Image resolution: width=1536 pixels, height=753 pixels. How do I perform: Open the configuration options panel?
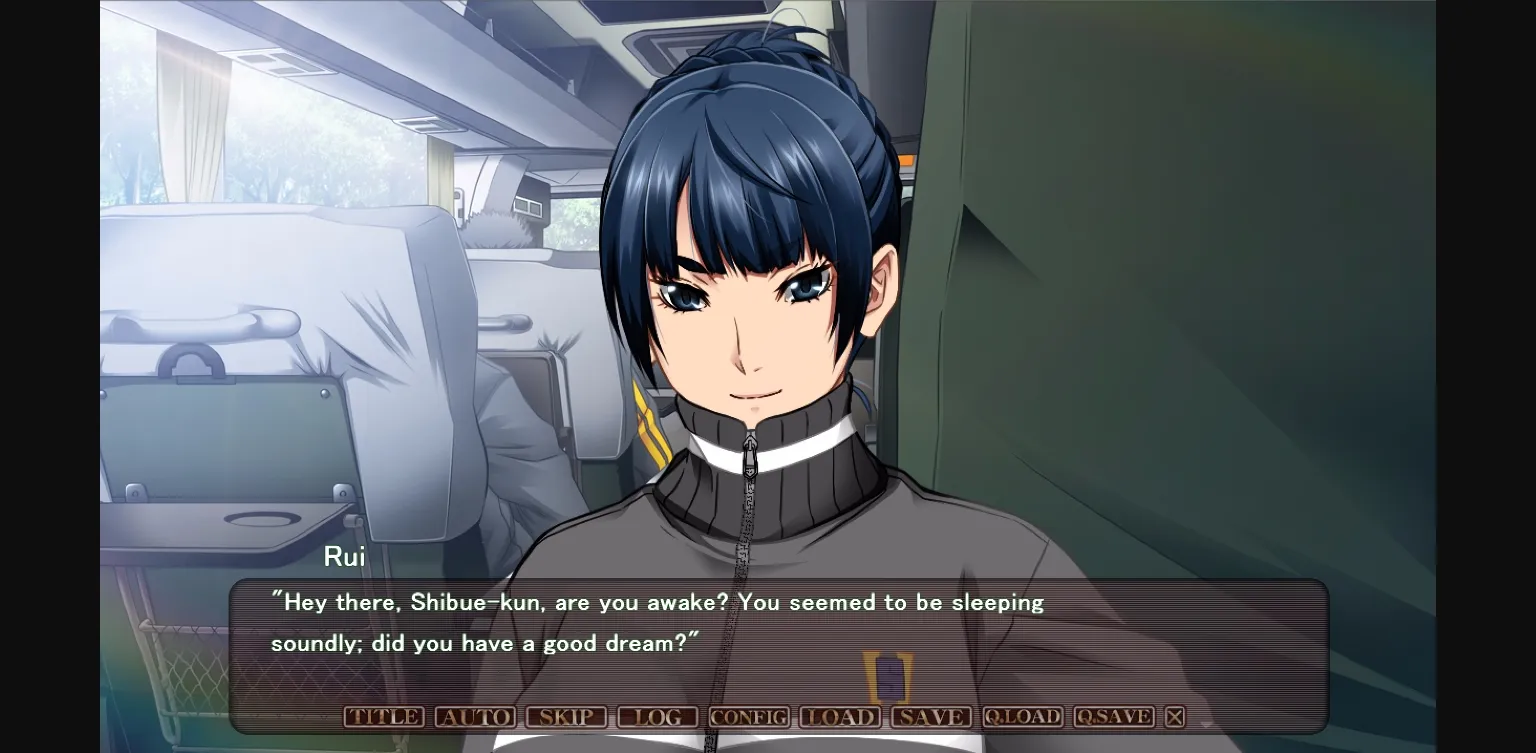point(751,717)
